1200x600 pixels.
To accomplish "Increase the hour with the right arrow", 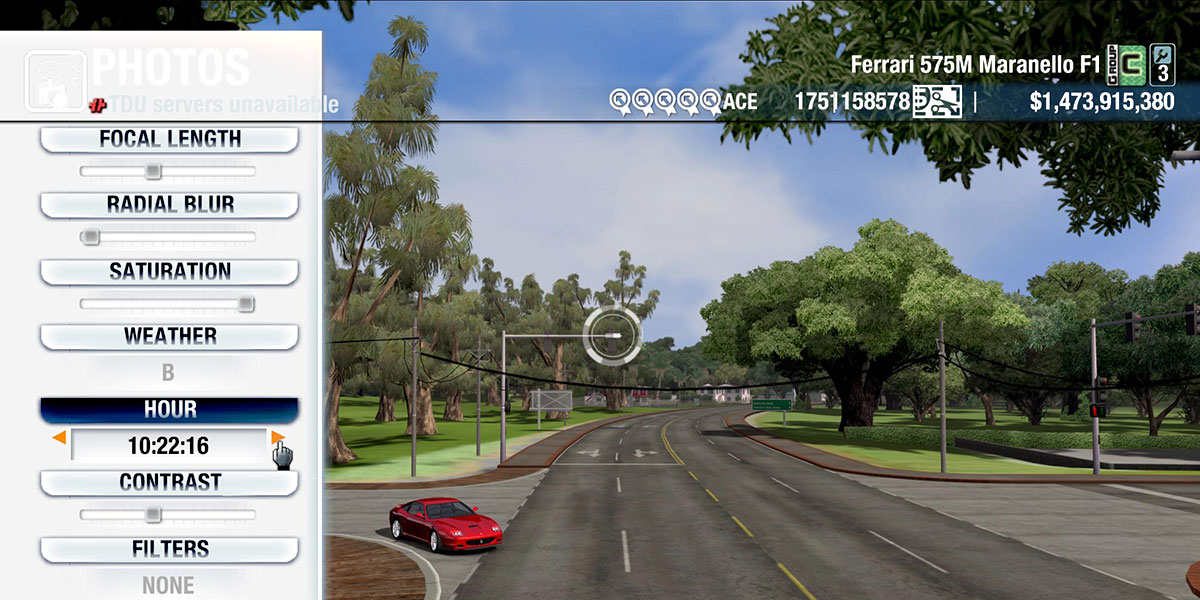I will click(x=277, y=438).
